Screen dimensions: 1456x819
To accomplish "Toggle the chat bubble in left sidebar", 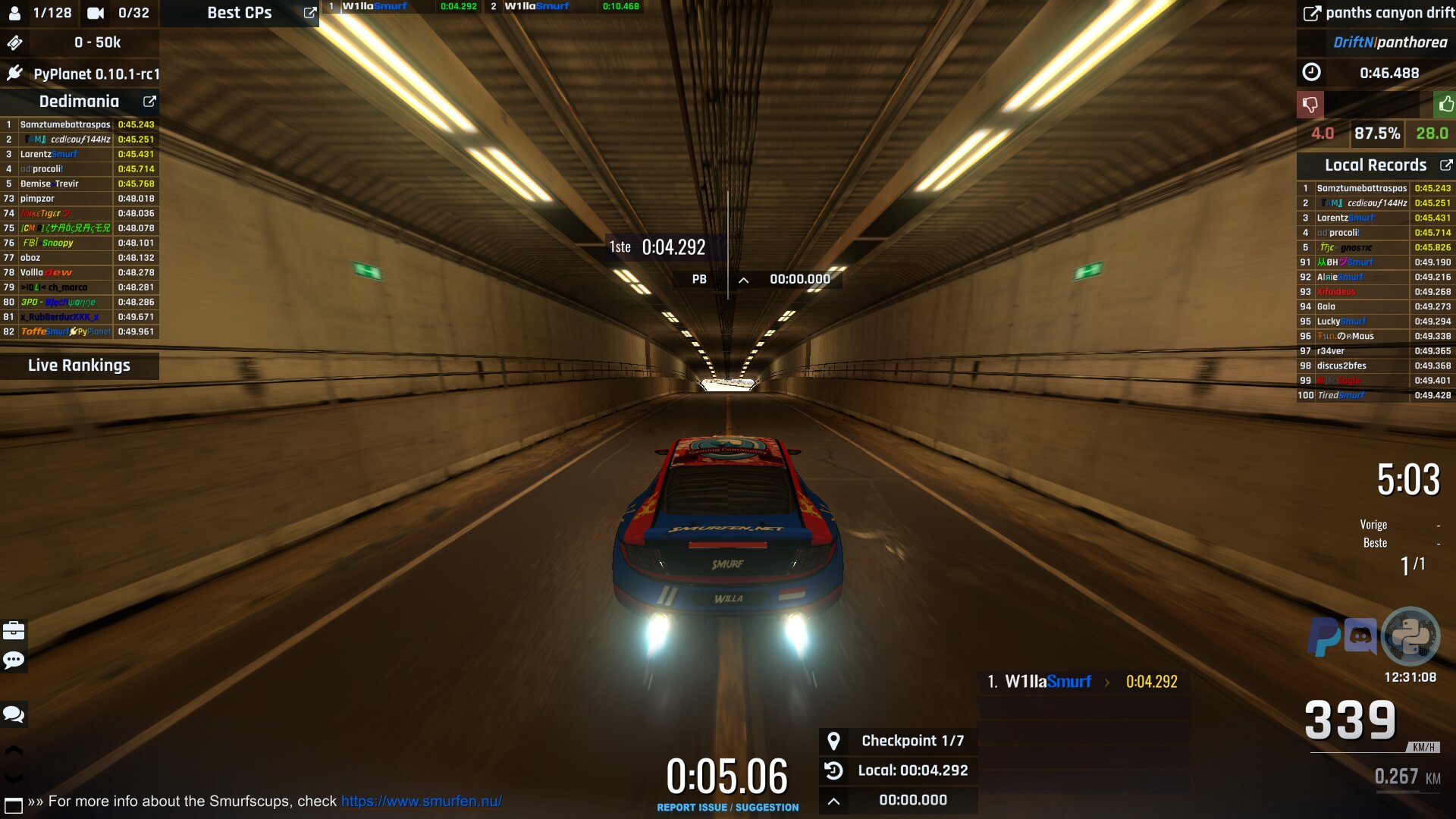I will (14, 714).
